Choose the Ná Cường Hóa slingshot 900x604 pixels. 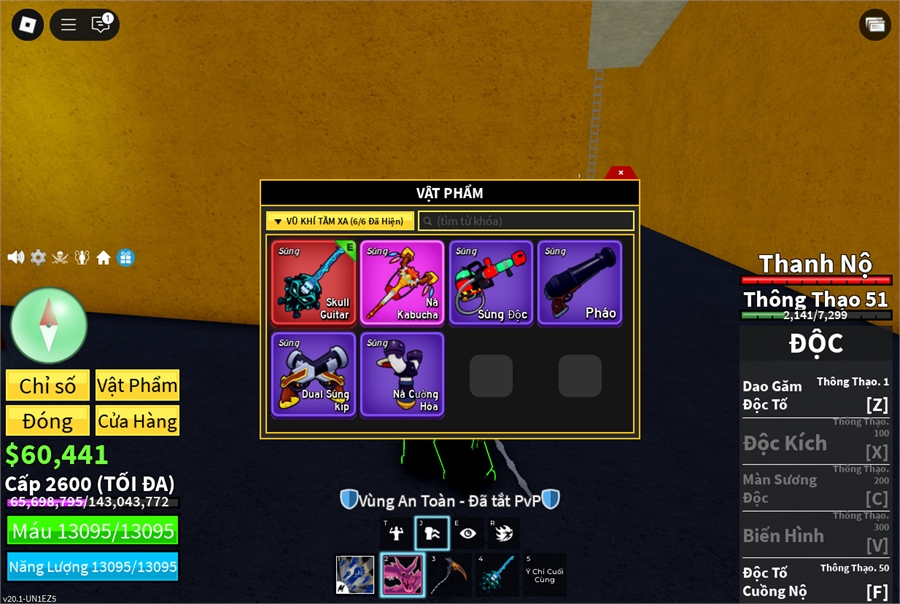click(x=402, y=374)
